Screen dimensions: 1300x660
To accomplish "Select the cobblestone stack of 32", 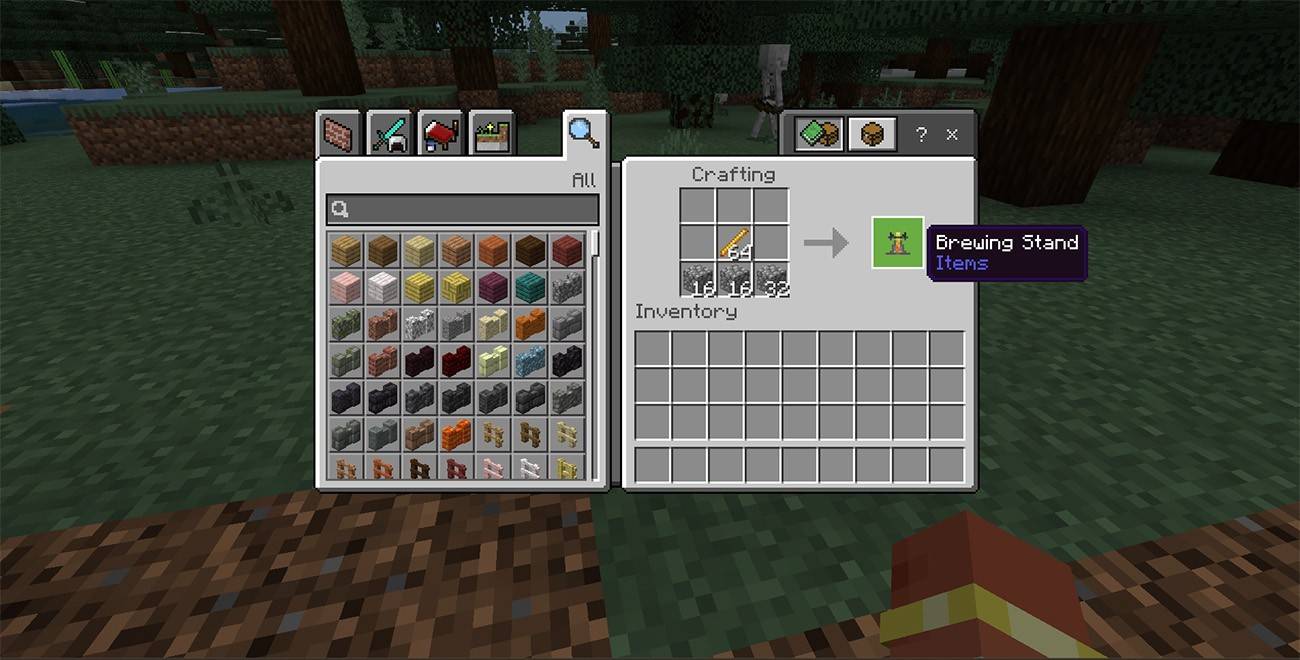I will pyautogui.click(x=772, y=280).
